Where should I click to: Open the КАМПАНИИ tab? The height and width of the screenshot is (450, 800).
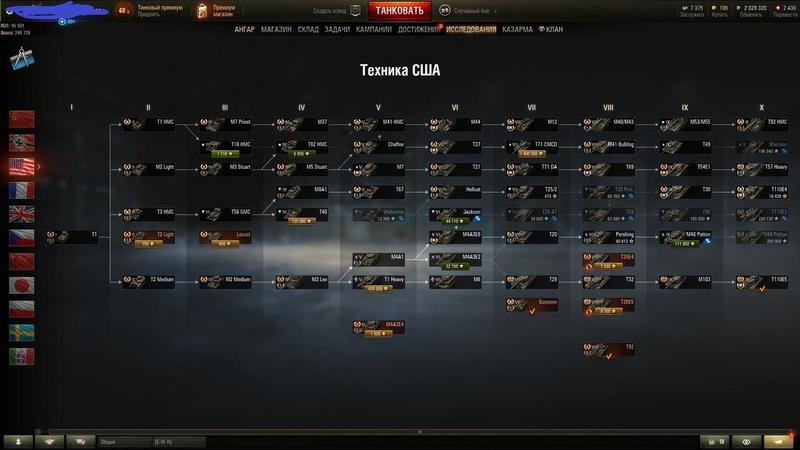pyautogui.click(x=373, y=30)
